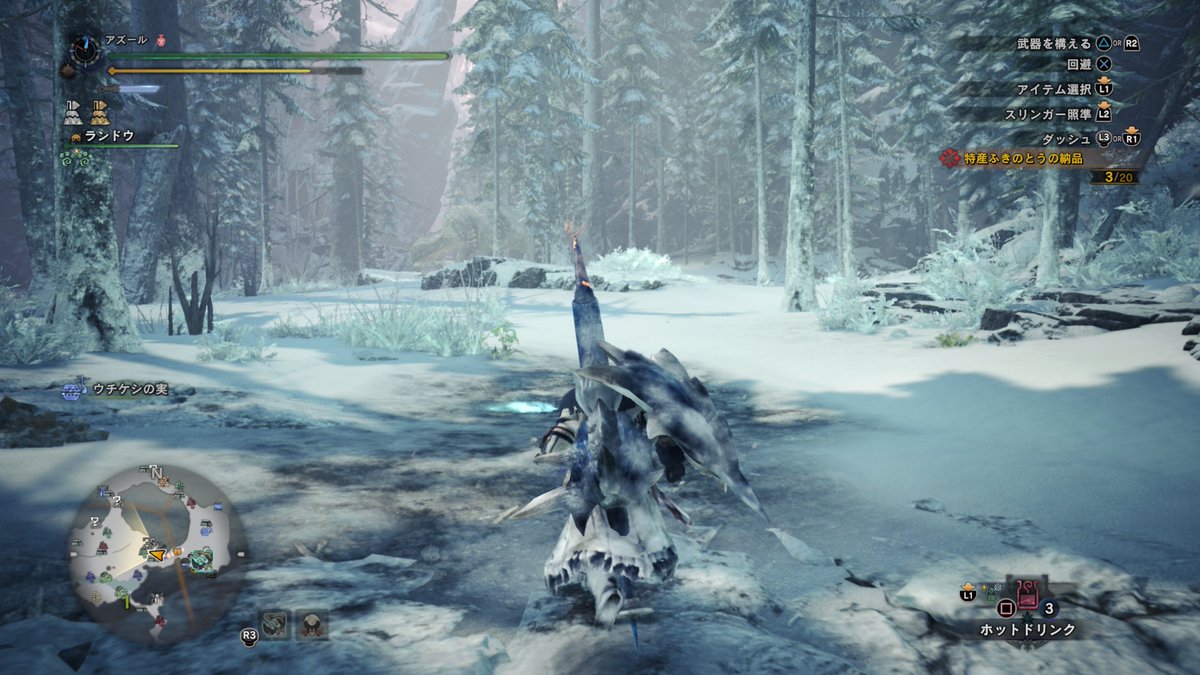Viewport: 1200px width, 675px height.
Task: Select the ウチケシの実 gathering label
Action: coord(130,390)
